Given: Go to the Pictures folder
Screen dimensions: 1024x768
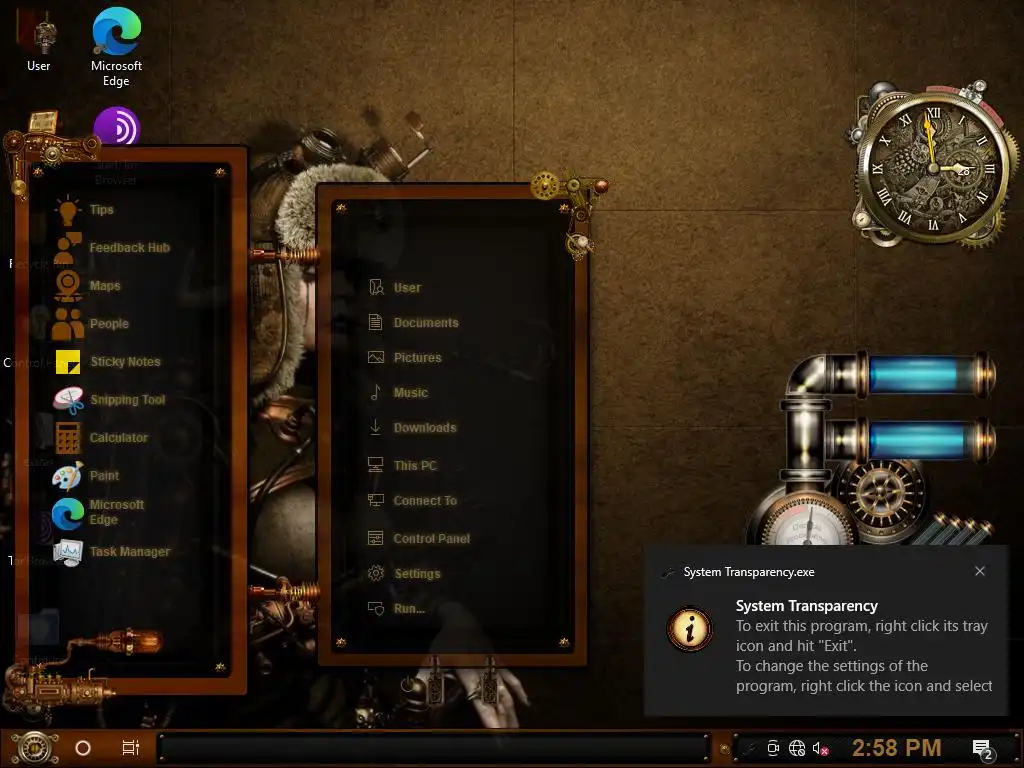Looking at the screenshot, I should (x=417, y=358).
